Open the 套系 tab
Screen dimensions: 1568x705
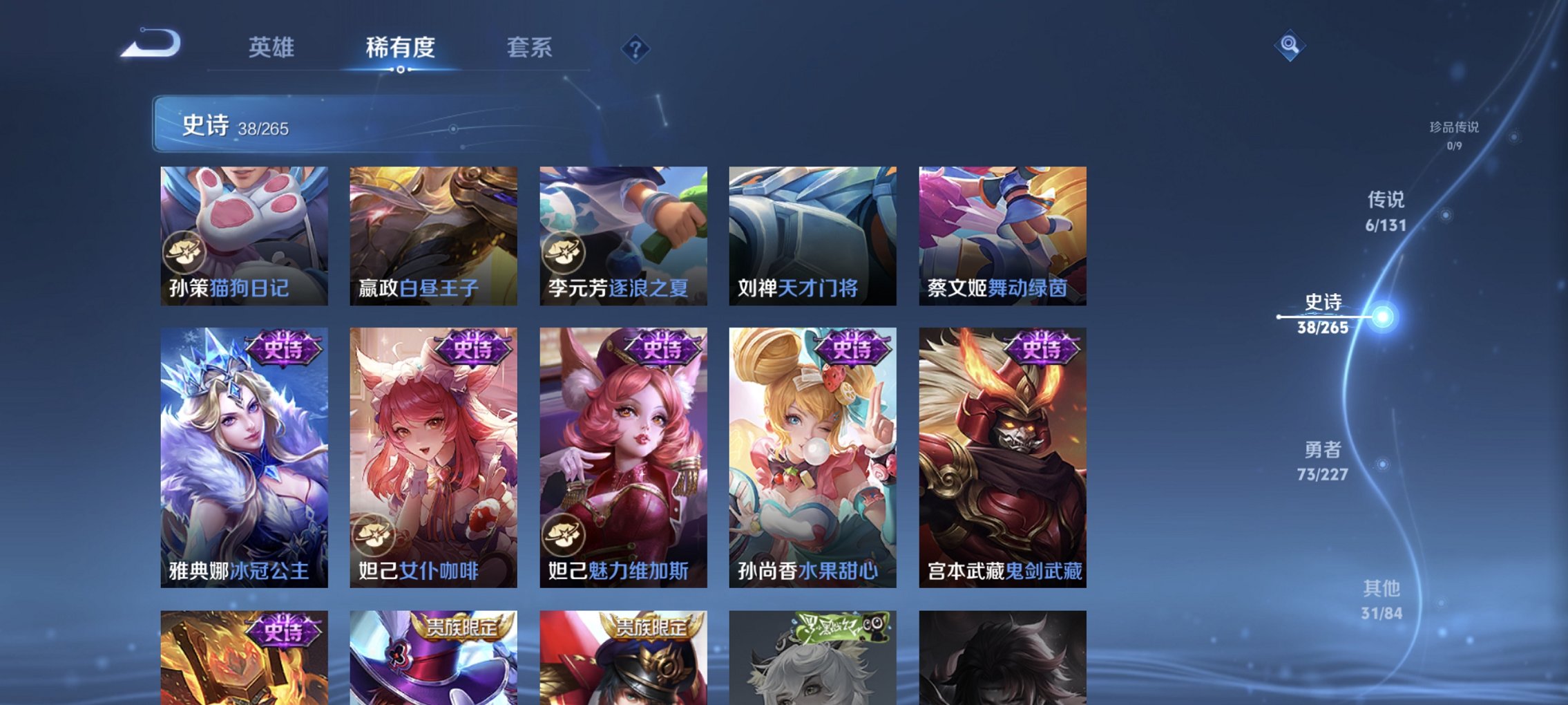(529, 48)
